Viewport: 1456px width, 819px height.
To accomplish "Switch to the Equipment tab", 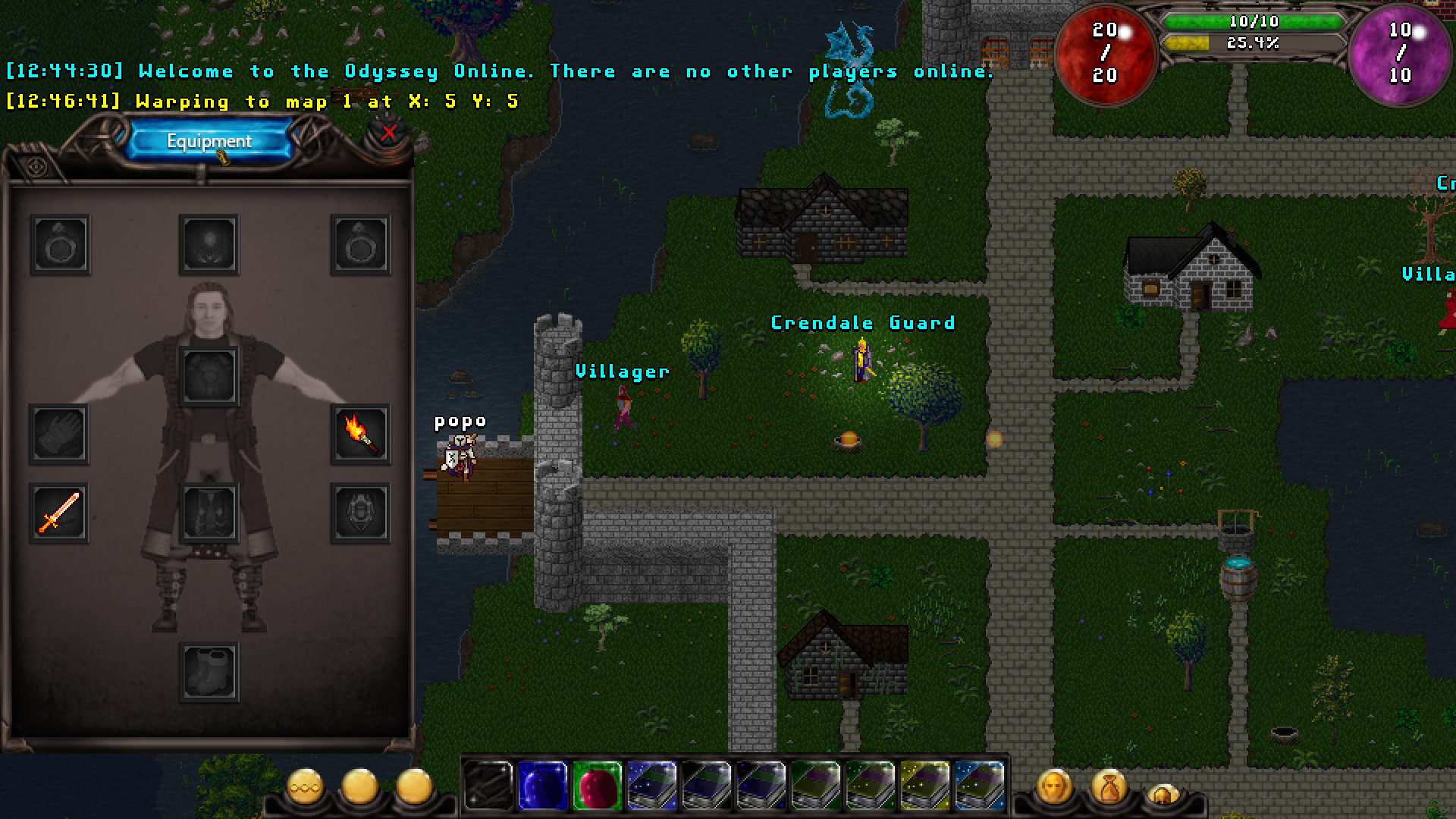I will pyautogui.click(x=209, y=140).
